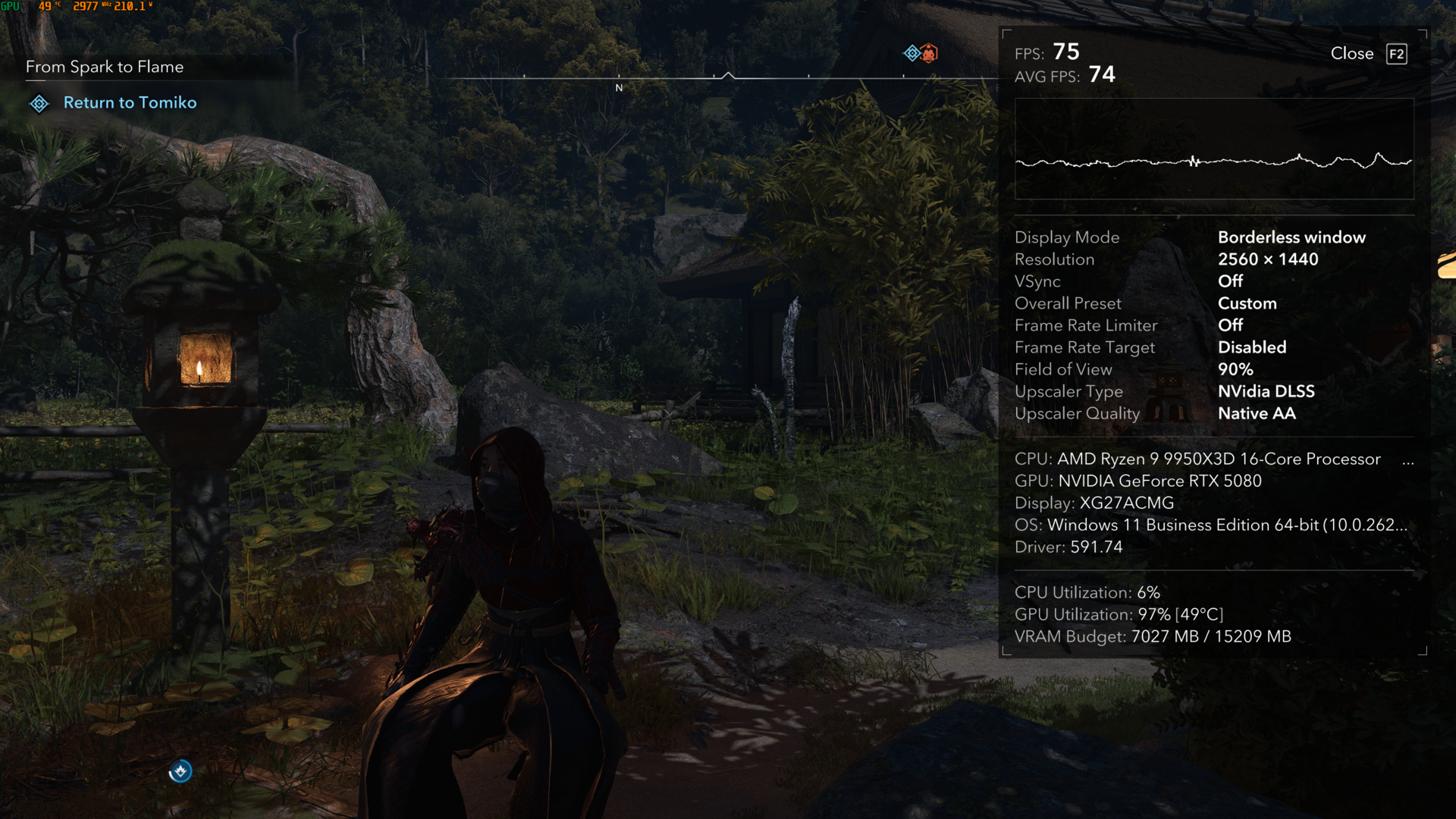Viewport: 1456px width, 819px height.
Task: Open the From Spark to Flame quest
Action: (x=105, y=67)
